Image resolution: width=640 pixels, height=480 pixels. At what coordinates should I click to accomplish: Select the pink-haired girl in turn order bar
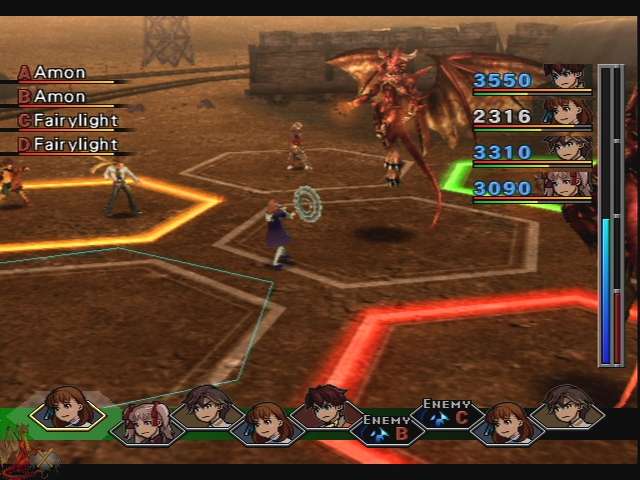pyautogui.click(x=147, y=423)
